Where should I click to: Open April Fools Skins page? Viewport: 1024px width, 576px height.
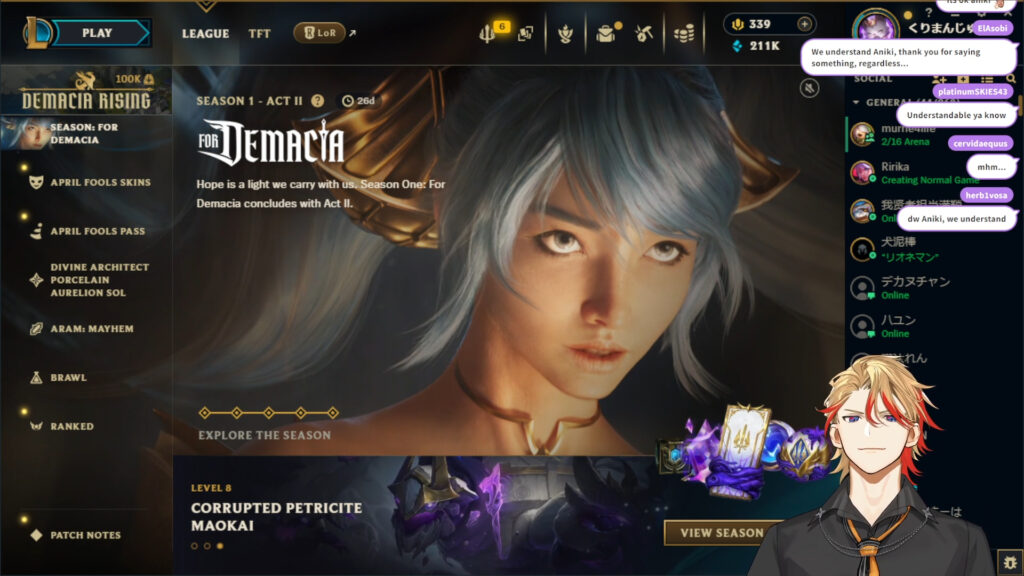(x=100, y=183)
